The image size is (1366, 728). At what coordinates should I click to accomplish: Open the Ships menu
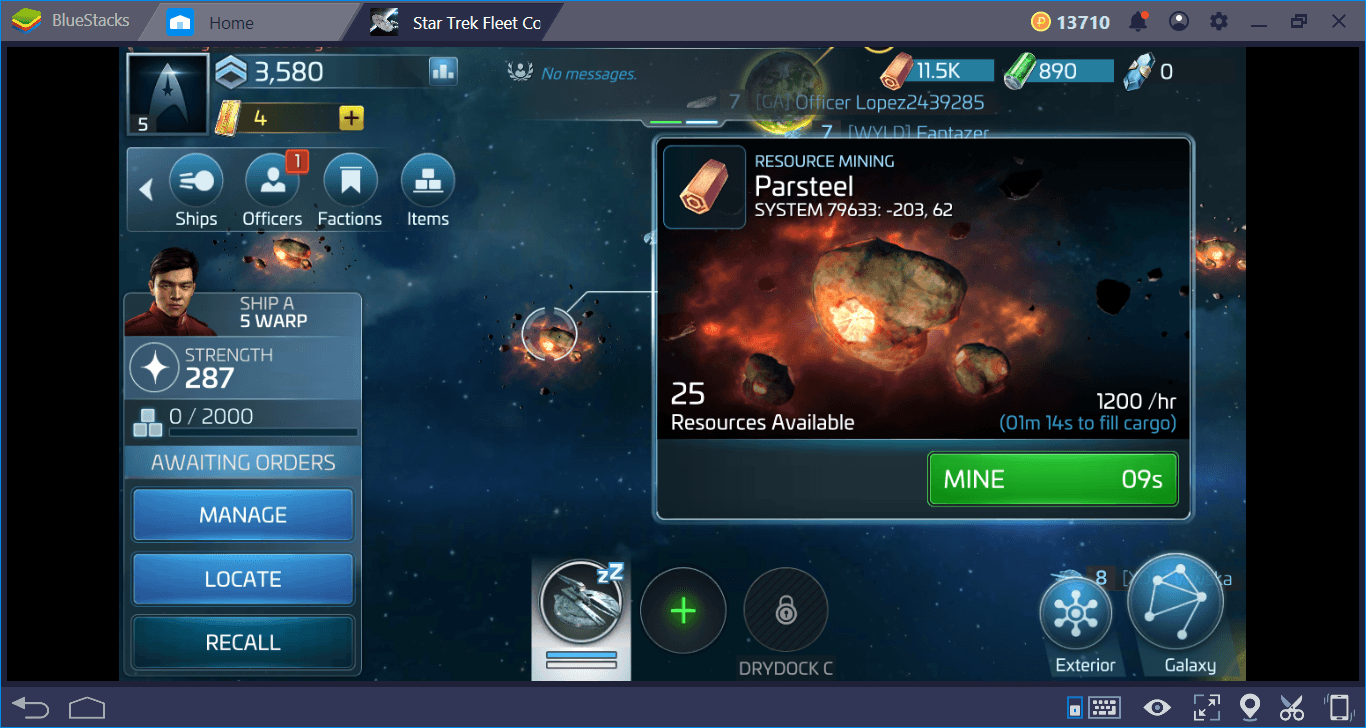pos(196,190)
